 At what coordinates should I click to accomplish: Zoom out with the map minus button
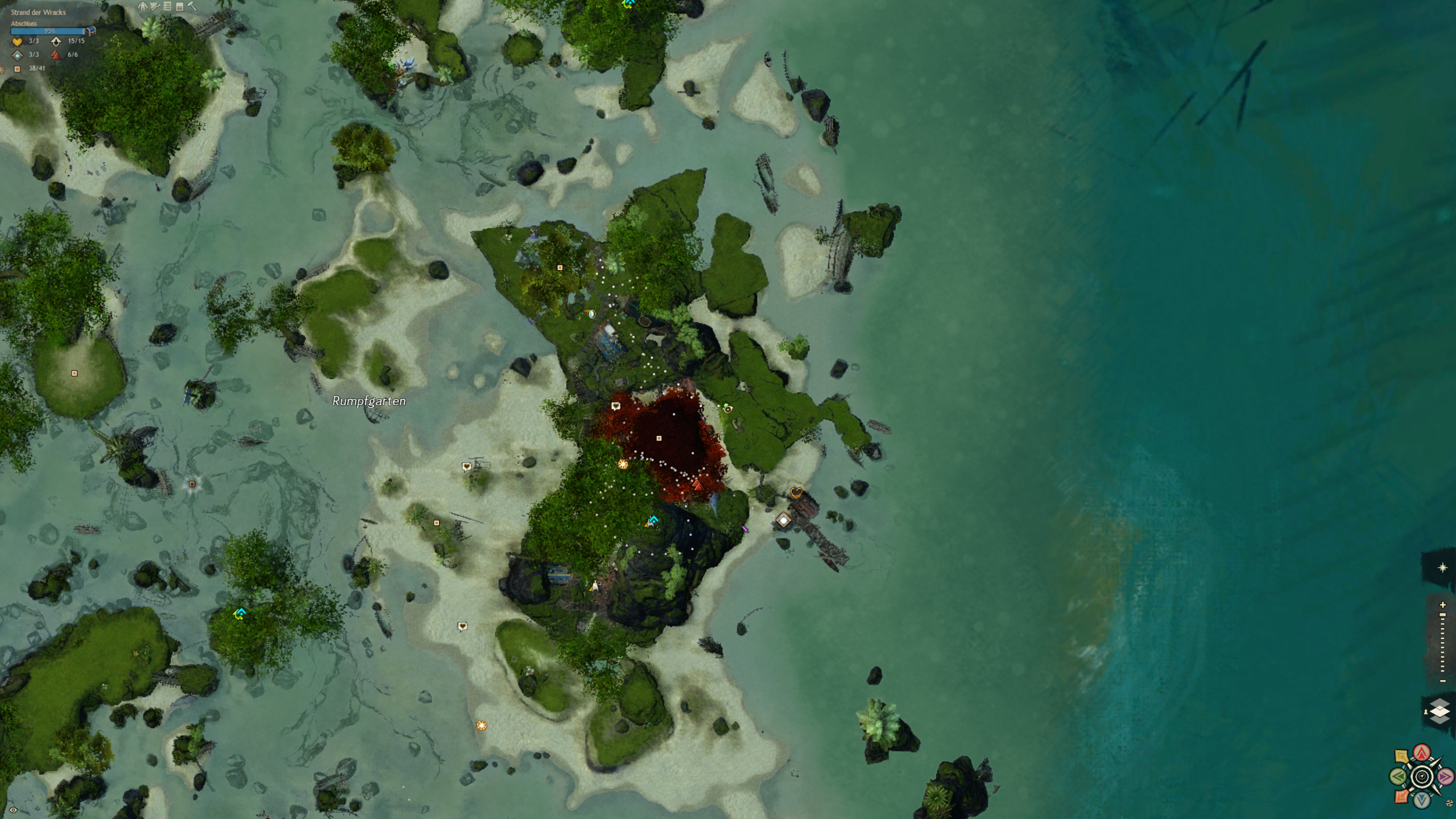[1442, 681]
